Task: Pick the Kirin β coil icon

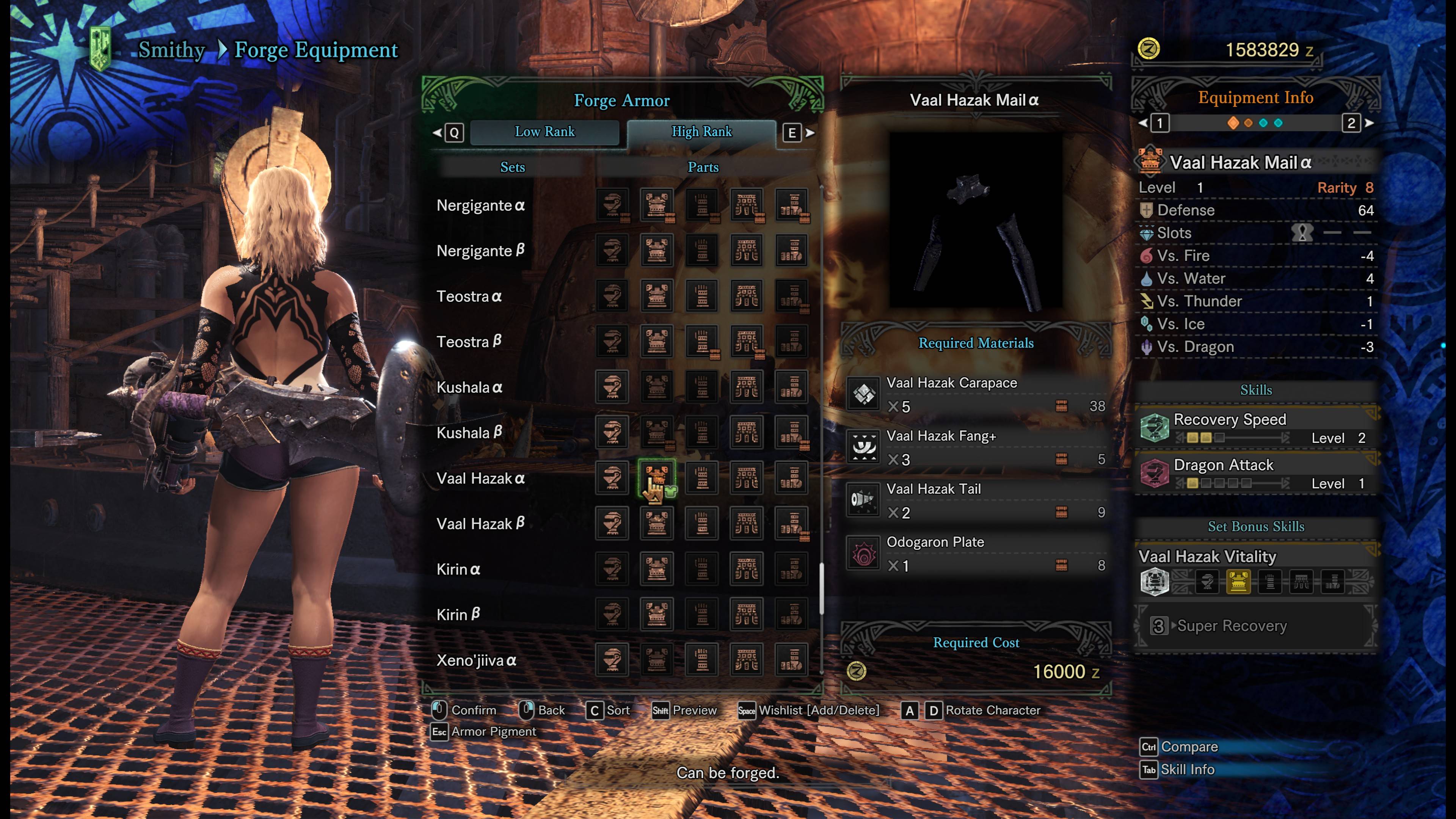Action: coord(746,614)
